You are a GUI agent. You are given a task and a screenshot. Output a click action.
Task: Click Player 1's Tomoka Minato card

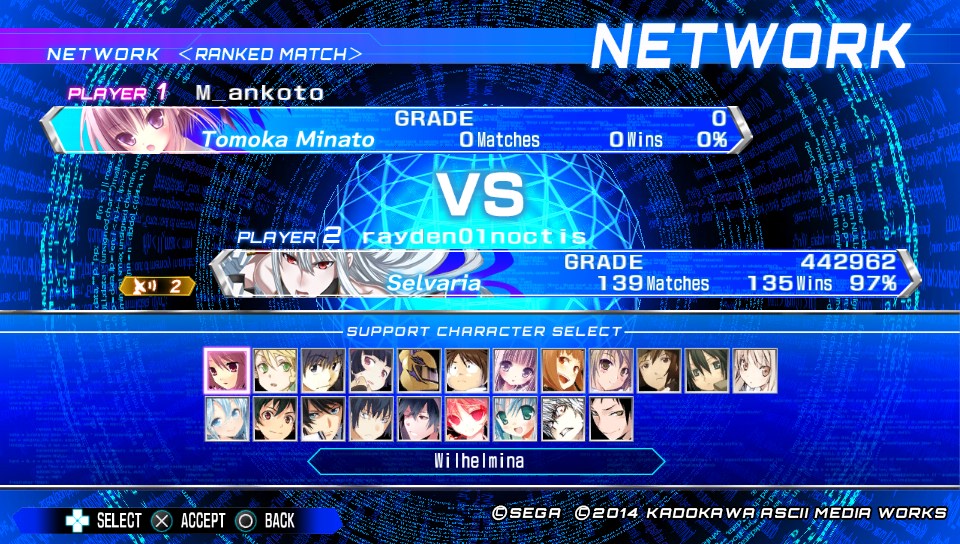coord(396,130)
